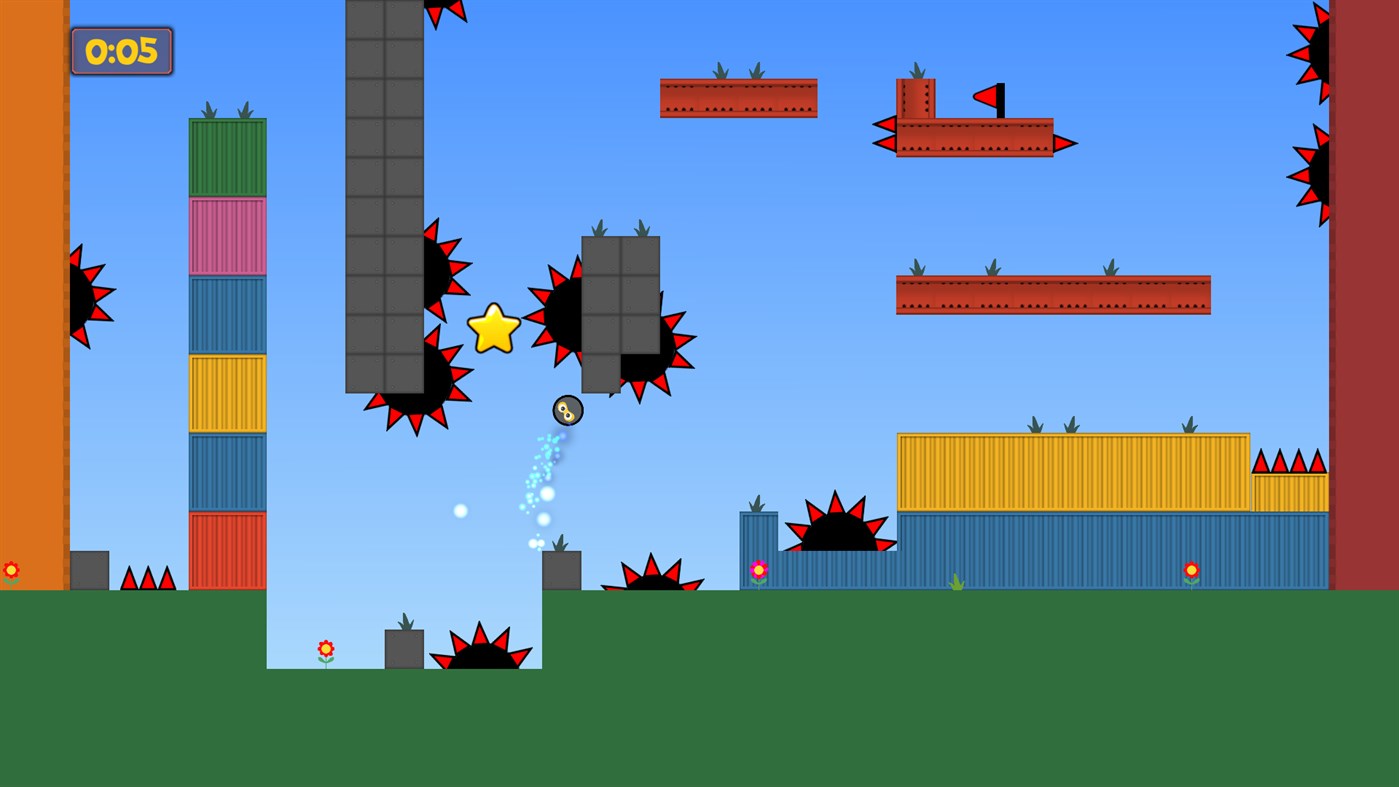
Task: Click the green container atop the colored stack
Action: click(x=227, y=155)
